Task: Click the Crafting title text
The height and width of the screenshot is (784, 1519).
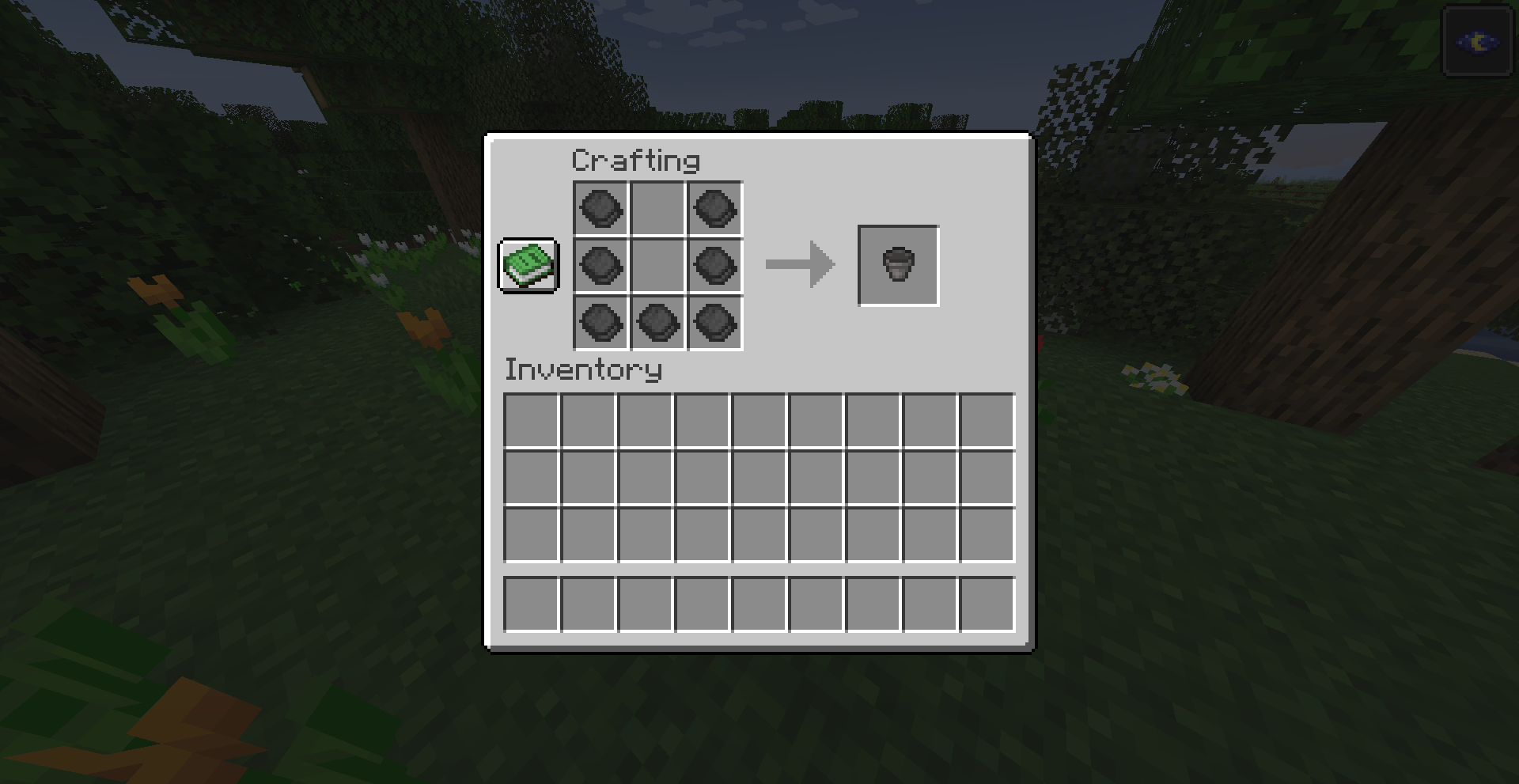Action: coord(635,159)
